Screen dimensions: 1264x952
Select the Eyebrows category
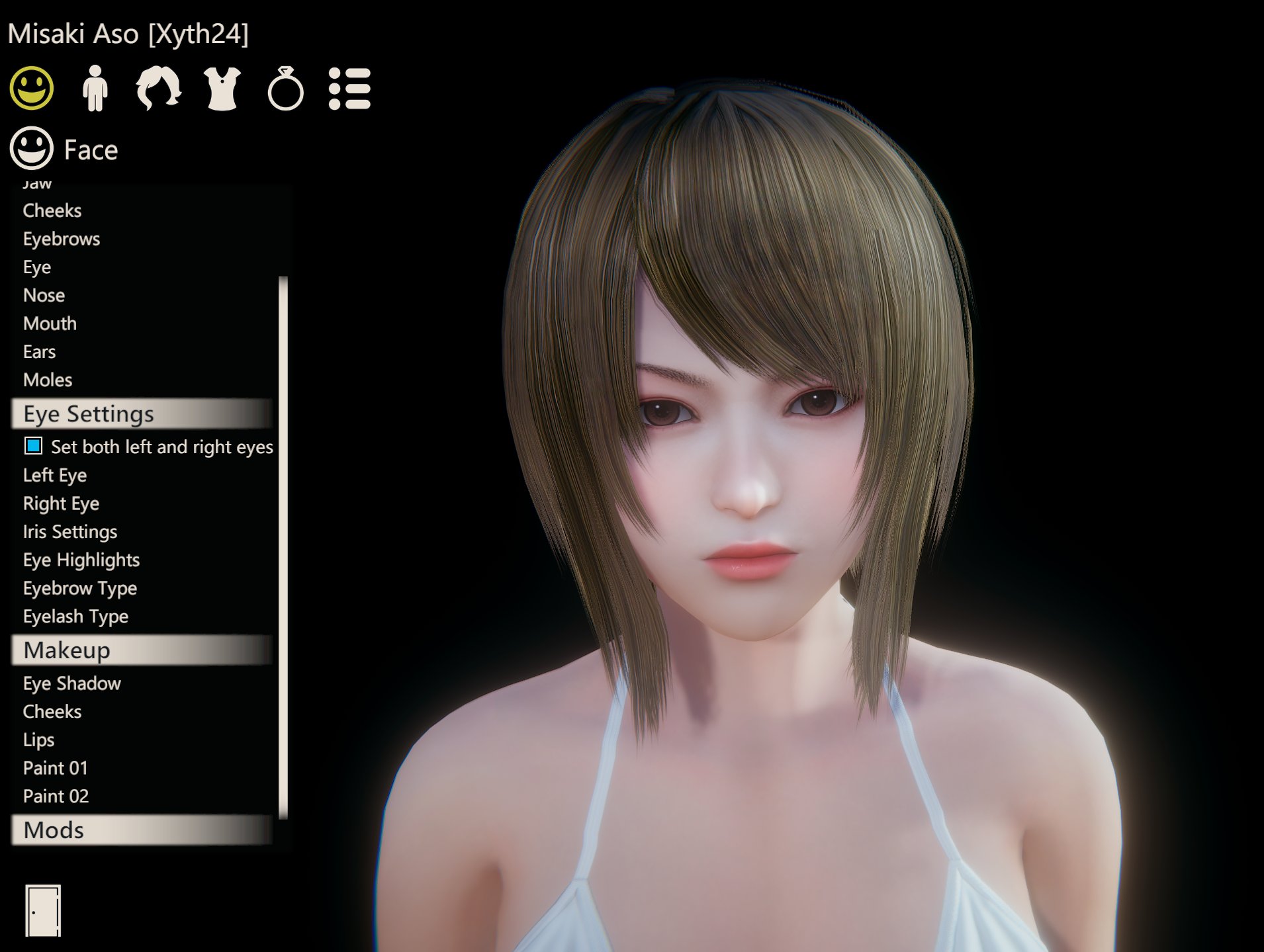(x=62, y=239)
